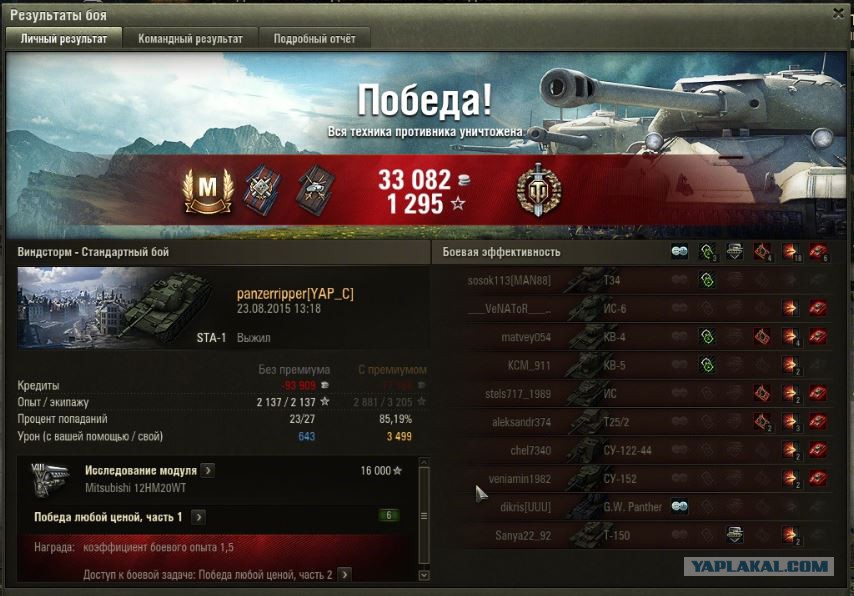Click the panzerripper player name
The image size is (854, 596).
coord(295,294)
